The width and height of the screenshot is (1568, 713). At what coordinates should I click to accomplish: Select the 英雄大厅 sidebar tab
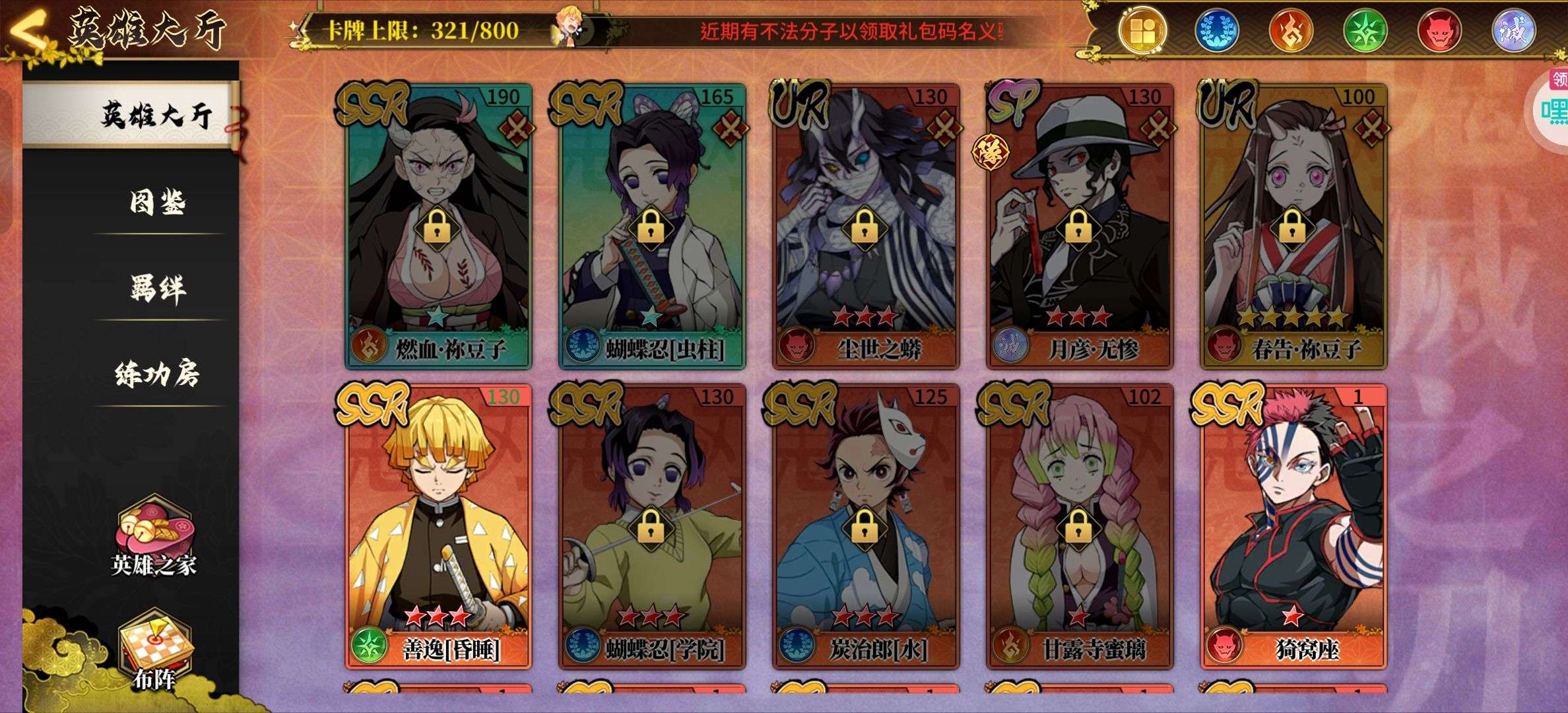[156, 116]
